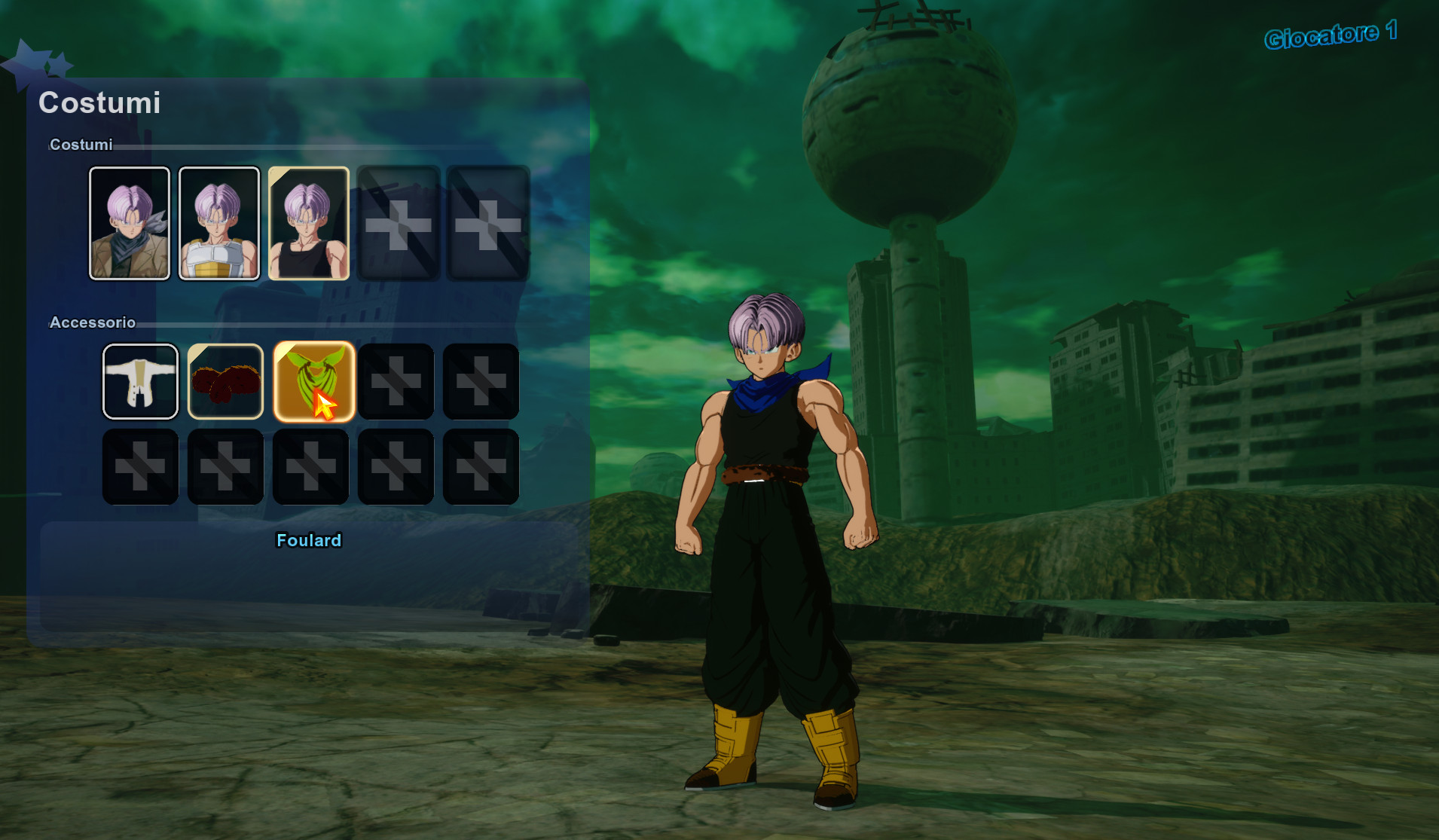
Task: Click the Costumi section header
Action: [x=81, y=144]
